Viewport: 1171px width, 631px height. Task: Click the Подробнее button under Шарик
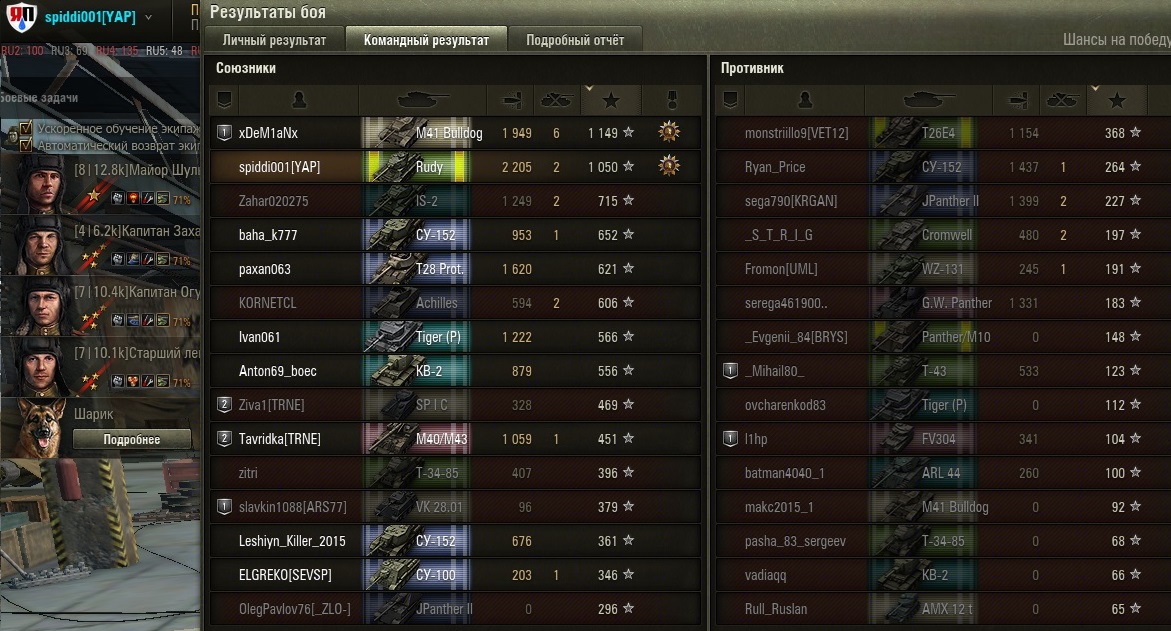132,440
